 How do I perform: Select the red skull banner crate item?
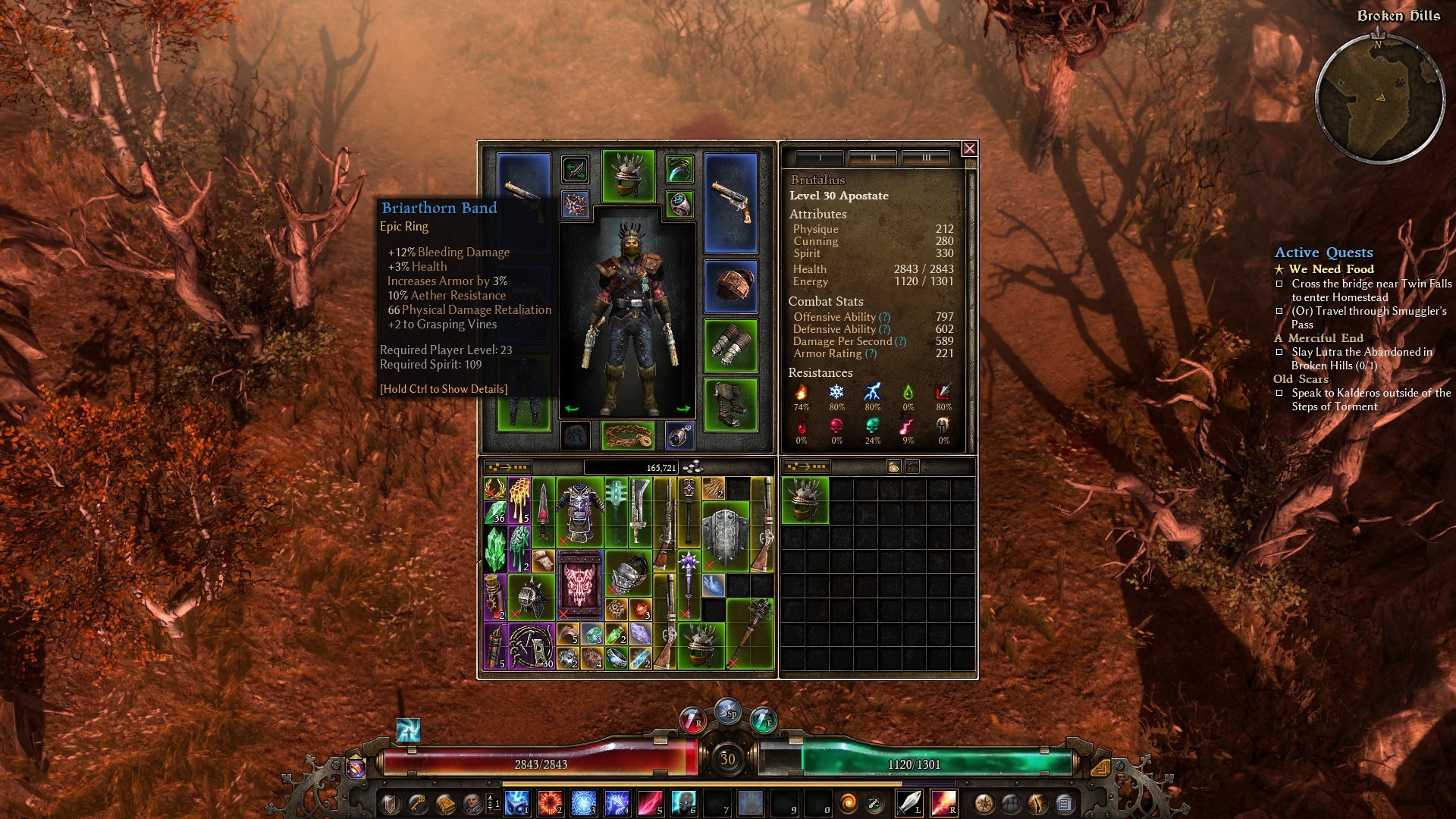(x=580, y=585)
